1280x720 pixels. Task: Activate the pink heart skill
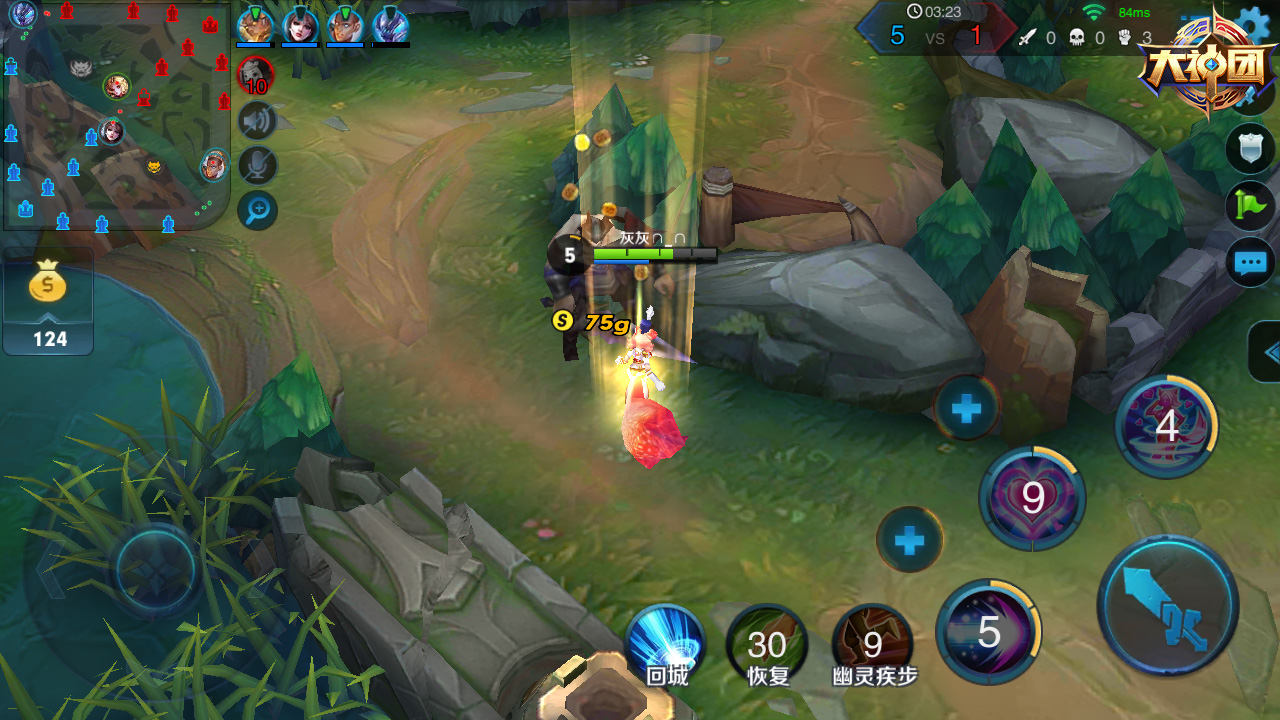pos(1032,497)
